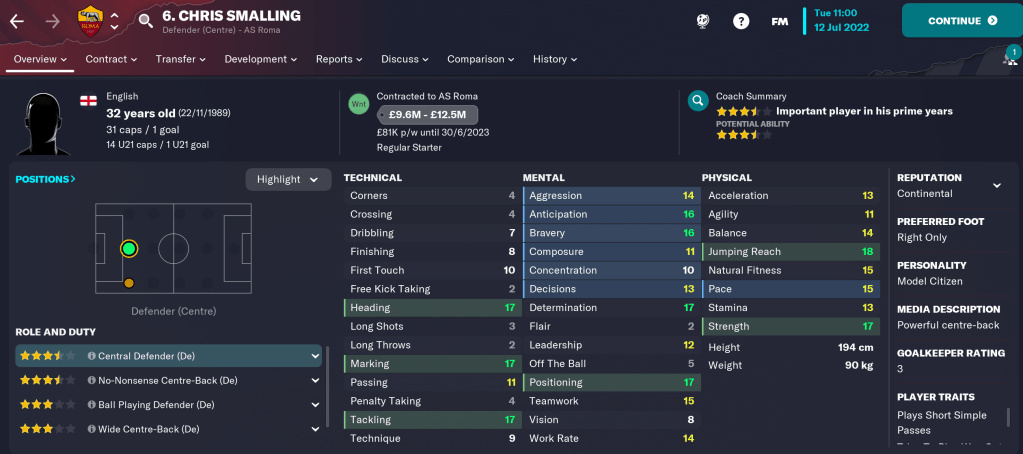Open the search magnifier icon
Viewport: 1023px width, 454px height.
pos(146,20)
